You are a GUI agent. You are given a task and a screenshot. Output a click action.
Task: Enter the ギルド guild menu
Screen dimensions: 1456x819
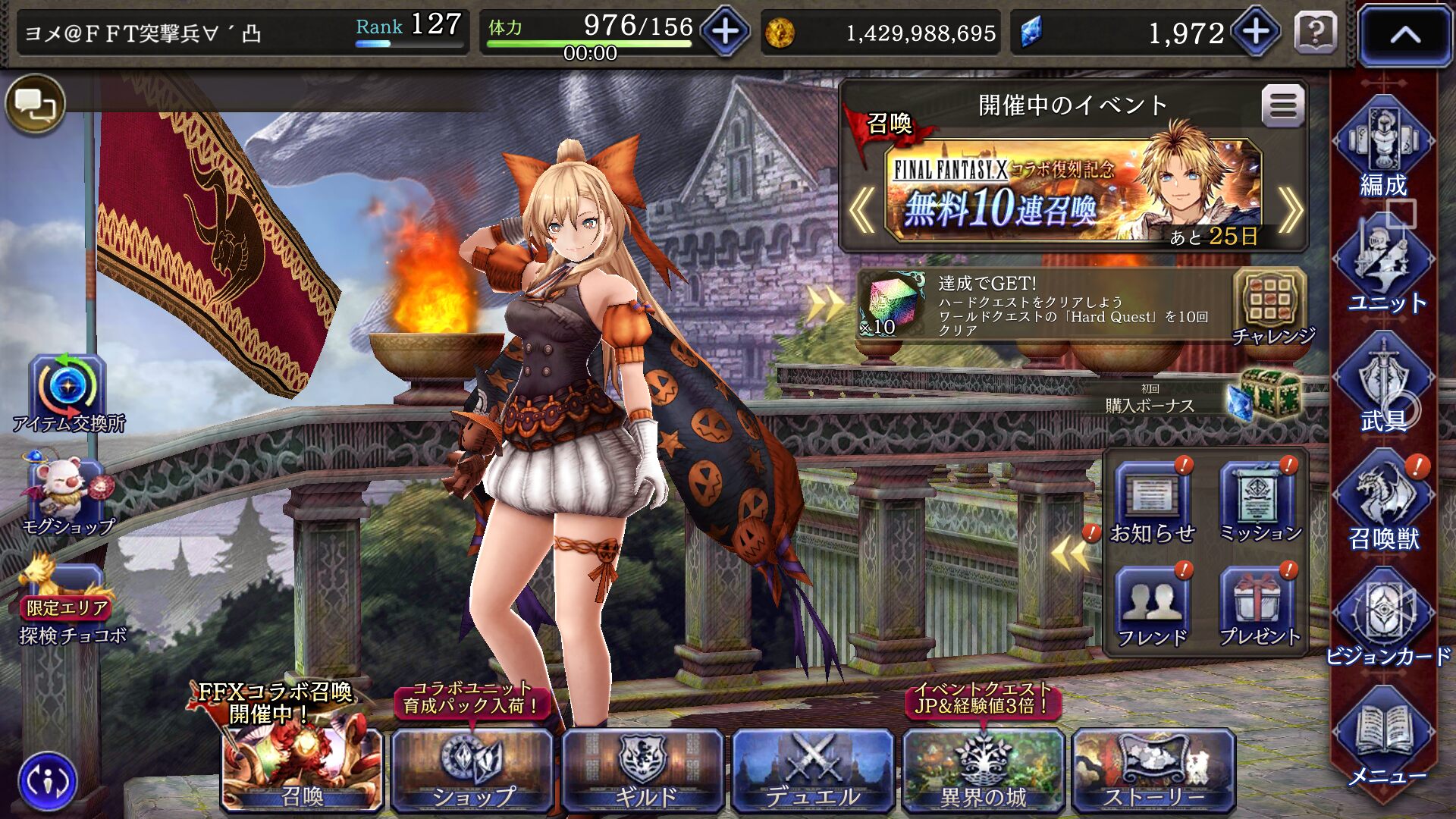643,770
